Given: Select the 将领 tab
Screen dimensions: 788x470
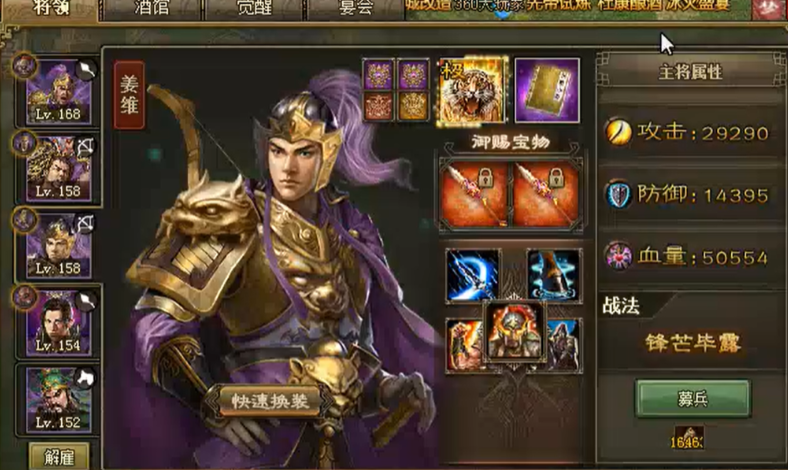Looking at the screenshot, I should click(x=48, y=10).
